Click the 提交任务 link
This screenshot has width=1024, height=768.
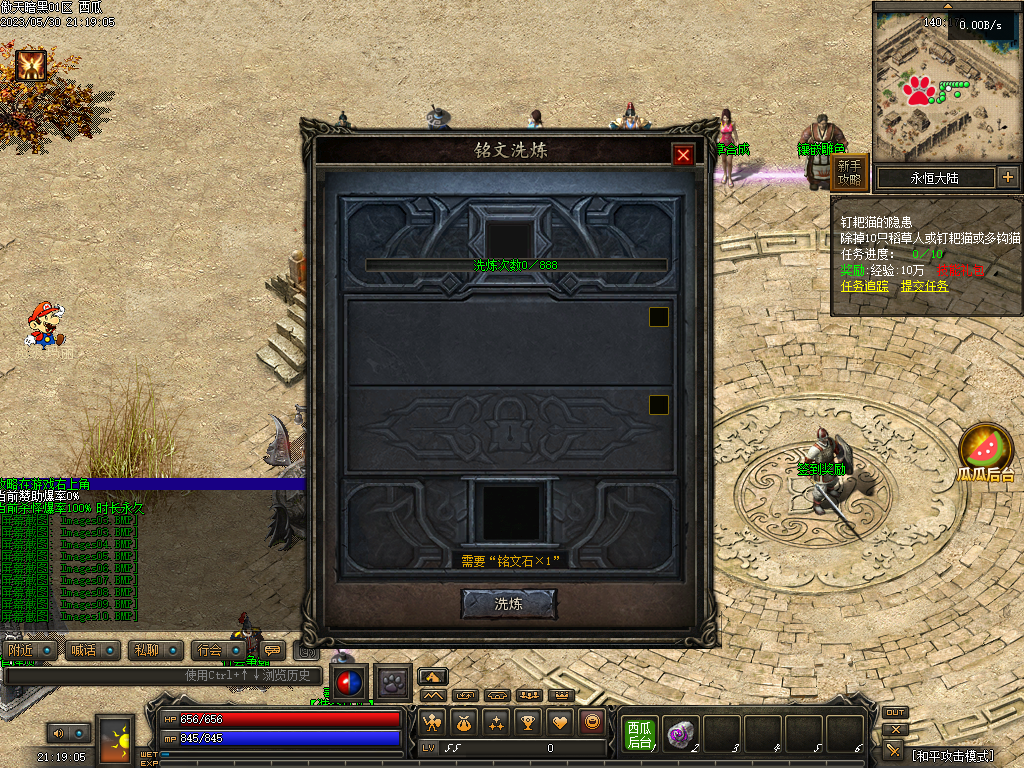pyautogui.click(x=925, y=286)
